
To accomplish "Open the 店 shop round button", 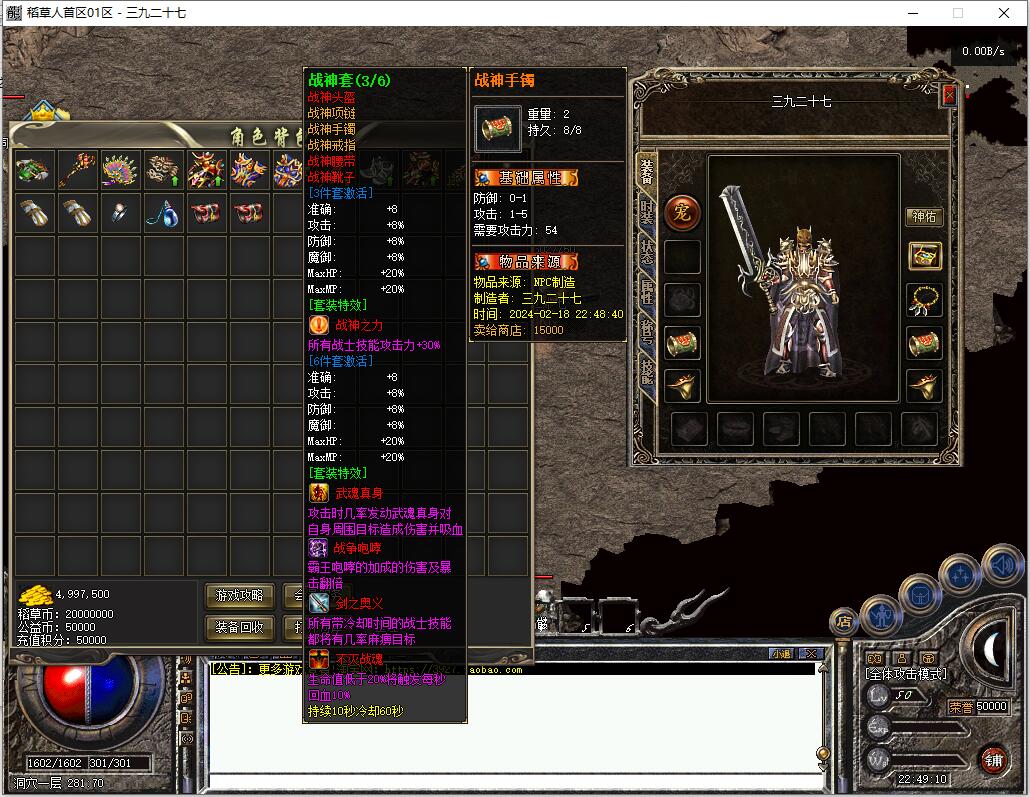I will pyautogui.click(x=843, y=621).
